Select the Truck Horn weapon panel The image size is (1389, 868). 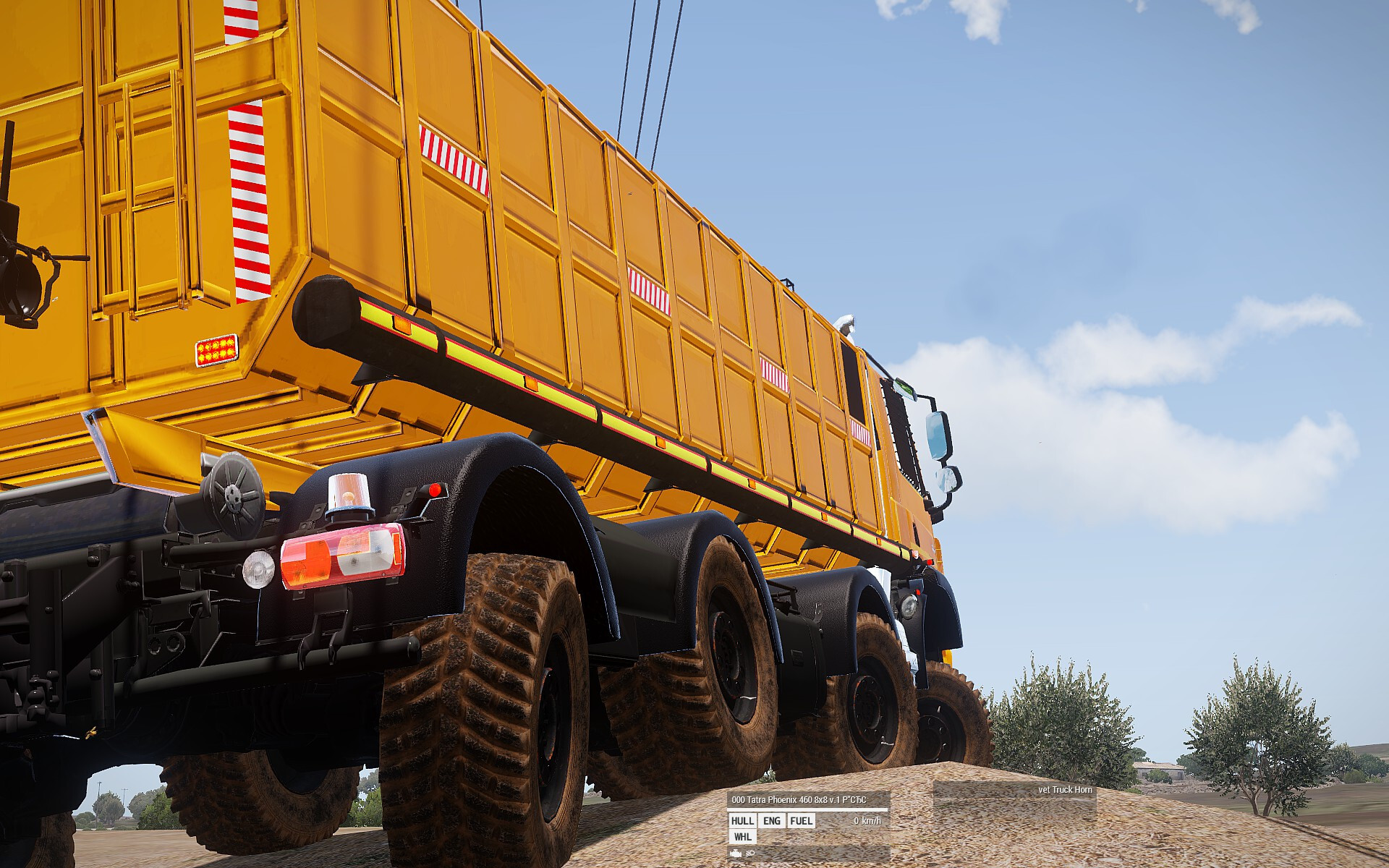[1014, 790]
